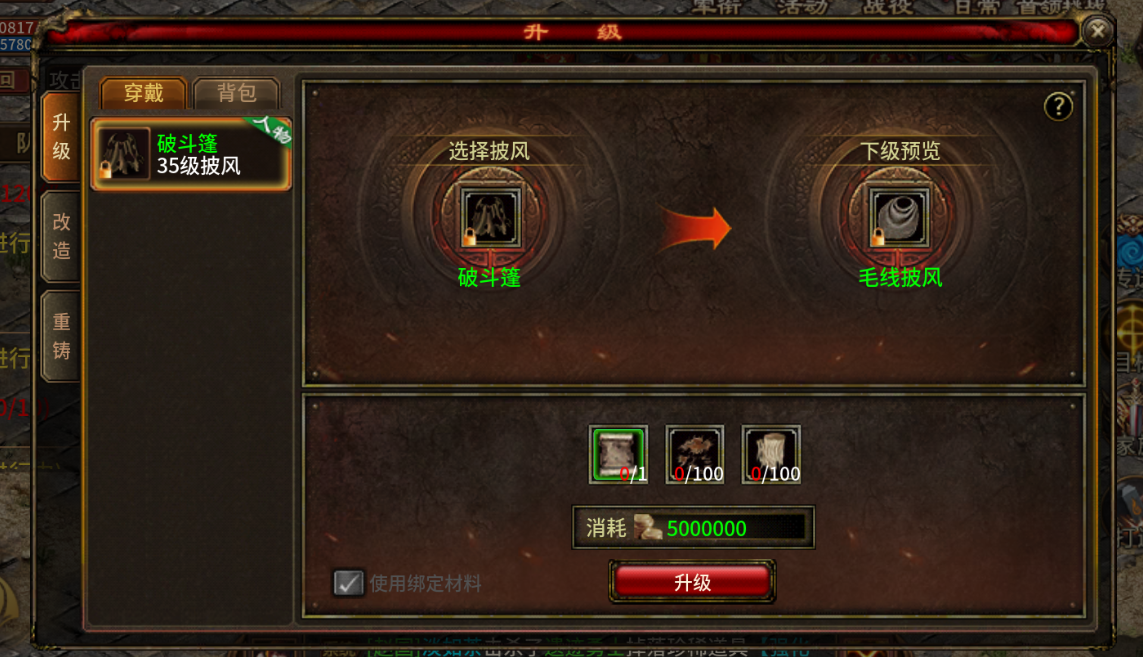This screenshot has width=1143, height=657.
Task: Toggle the 使用绑定材料 checkbox
Action: (348, 583)
